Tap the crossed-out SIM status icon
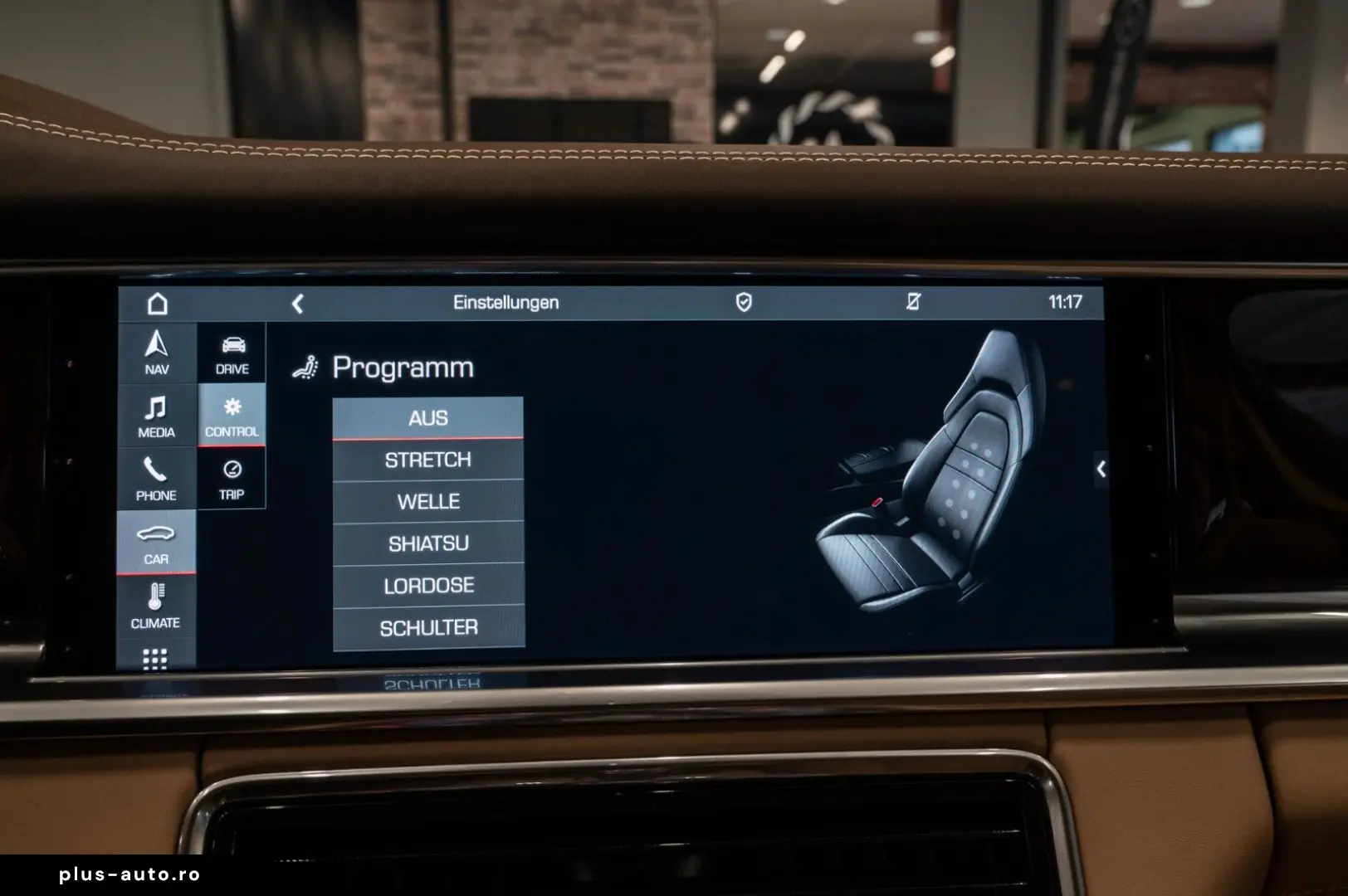Image resolution: width=1348 pixels, height=896 pixels. tap(913, 303)
